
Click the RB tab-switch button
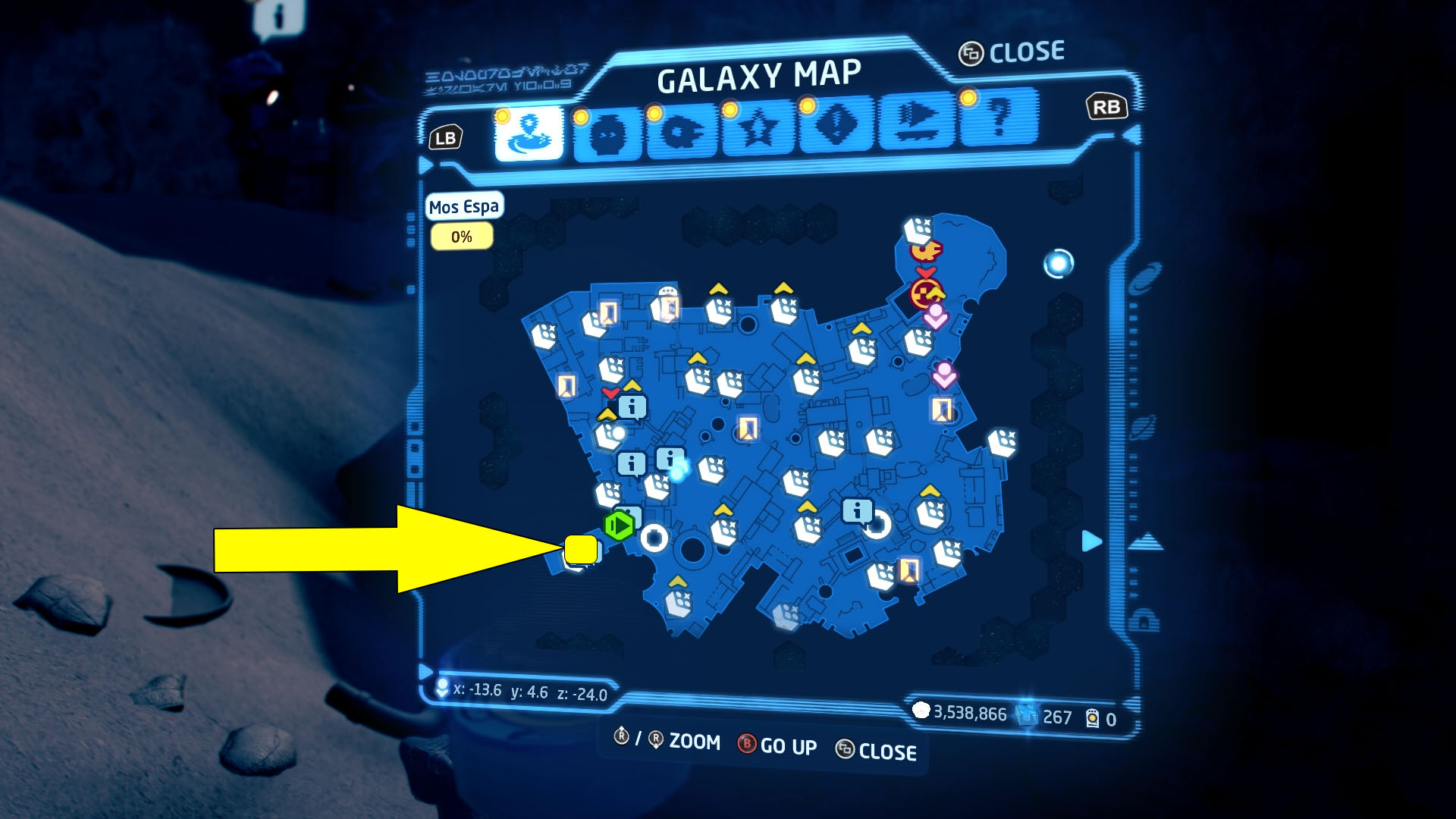pos(1107,107)
